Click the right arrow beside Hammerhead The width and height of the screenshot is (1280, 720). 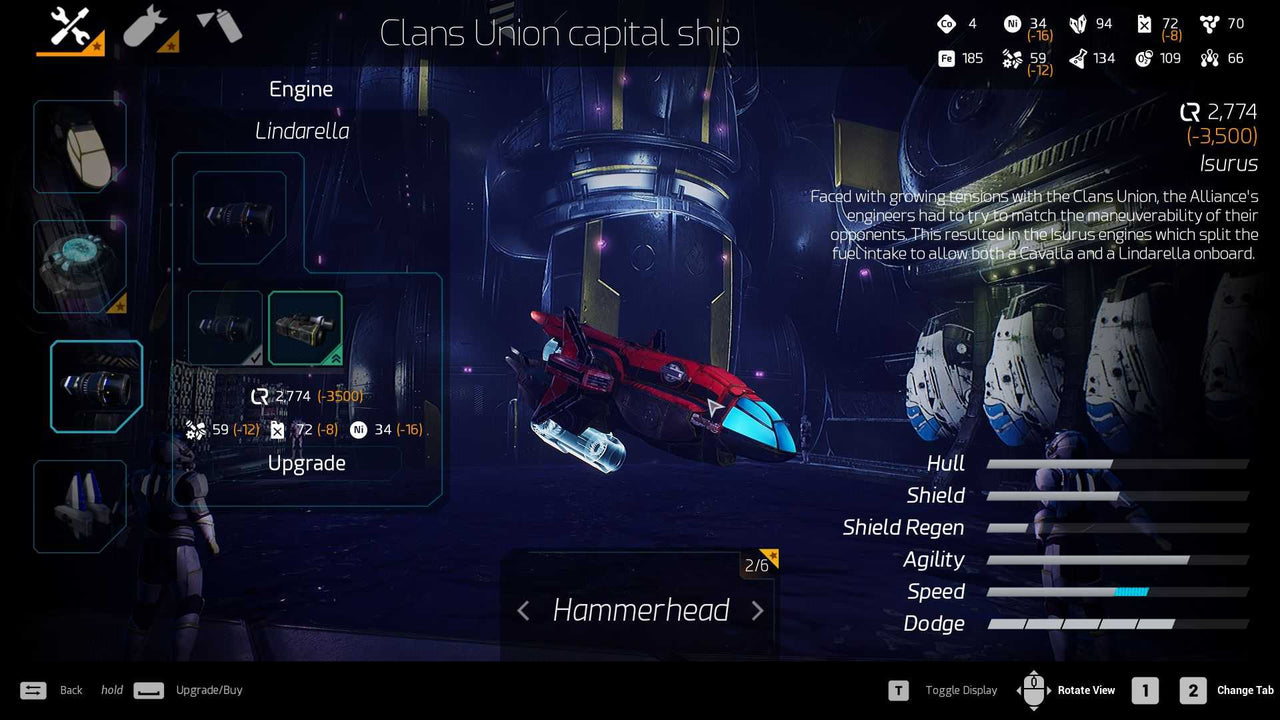(757, 610)
